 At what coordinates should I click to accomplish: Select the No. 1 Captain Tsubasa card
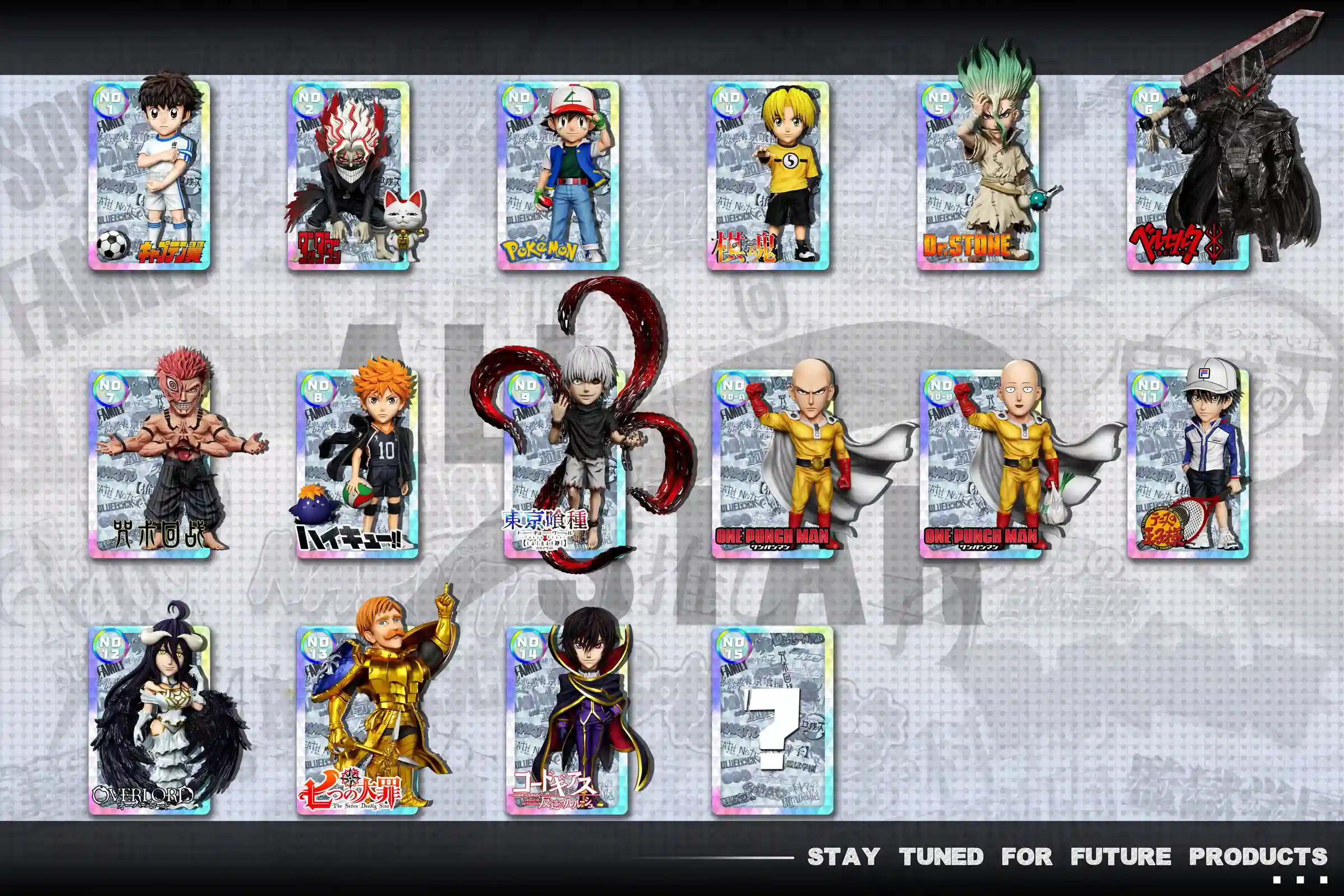pyautogui.click(x=149, y=175)
